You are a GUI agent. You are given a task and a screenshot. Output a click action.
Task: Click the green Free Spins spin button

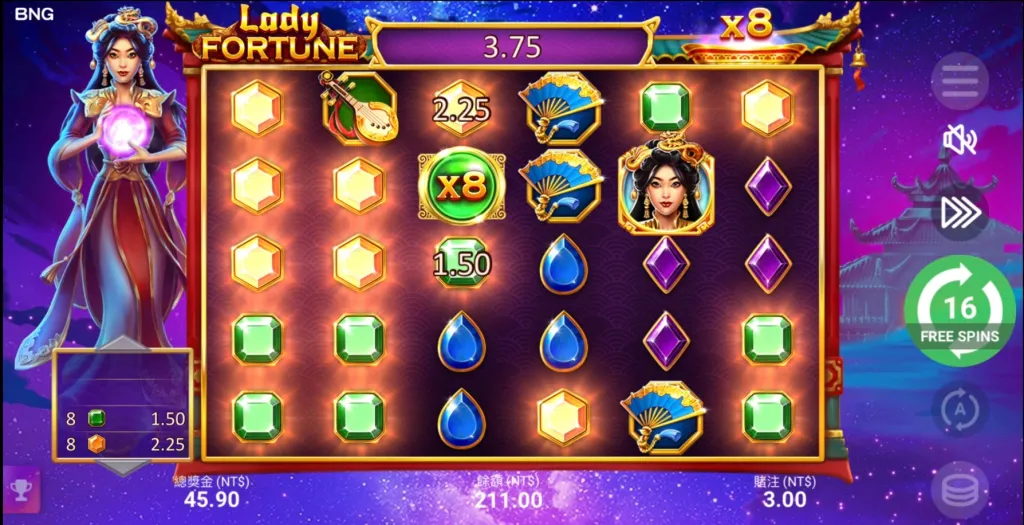coord(959,311)
